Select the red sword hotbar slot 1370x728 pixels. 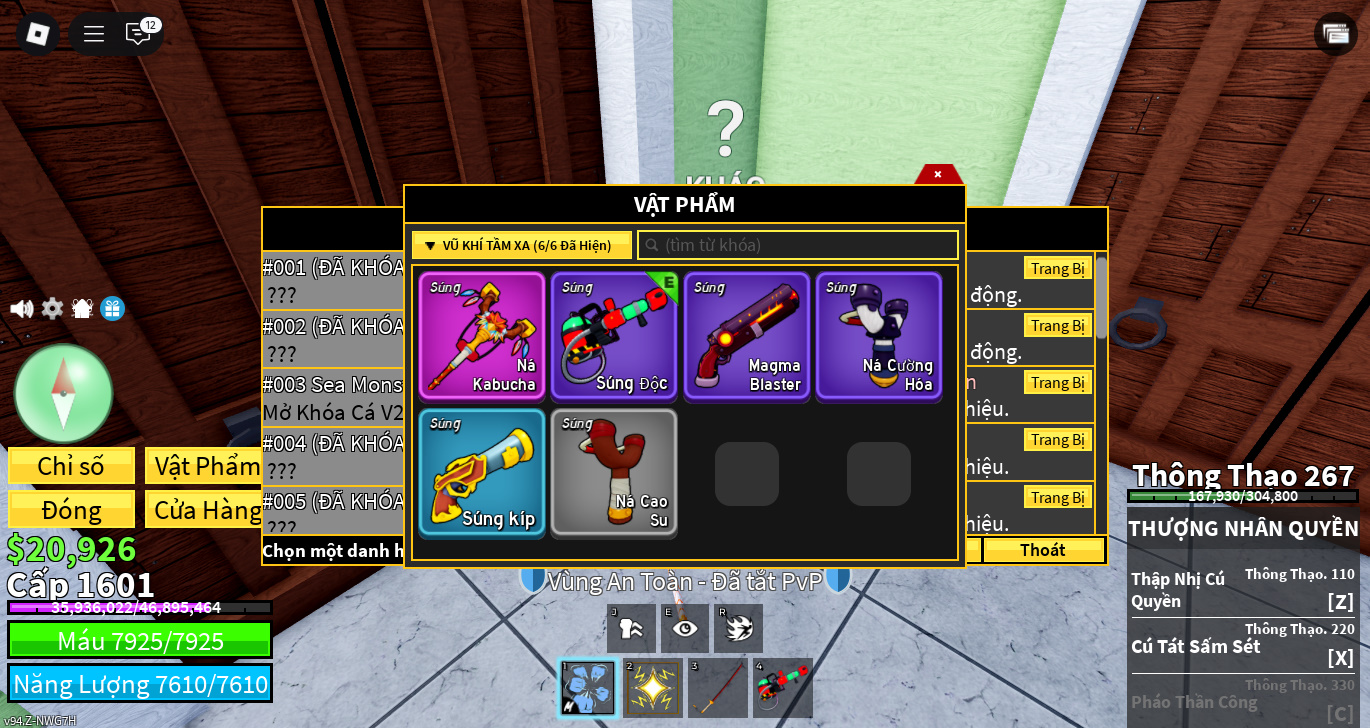pyautogui.click(x=718, y=688)
